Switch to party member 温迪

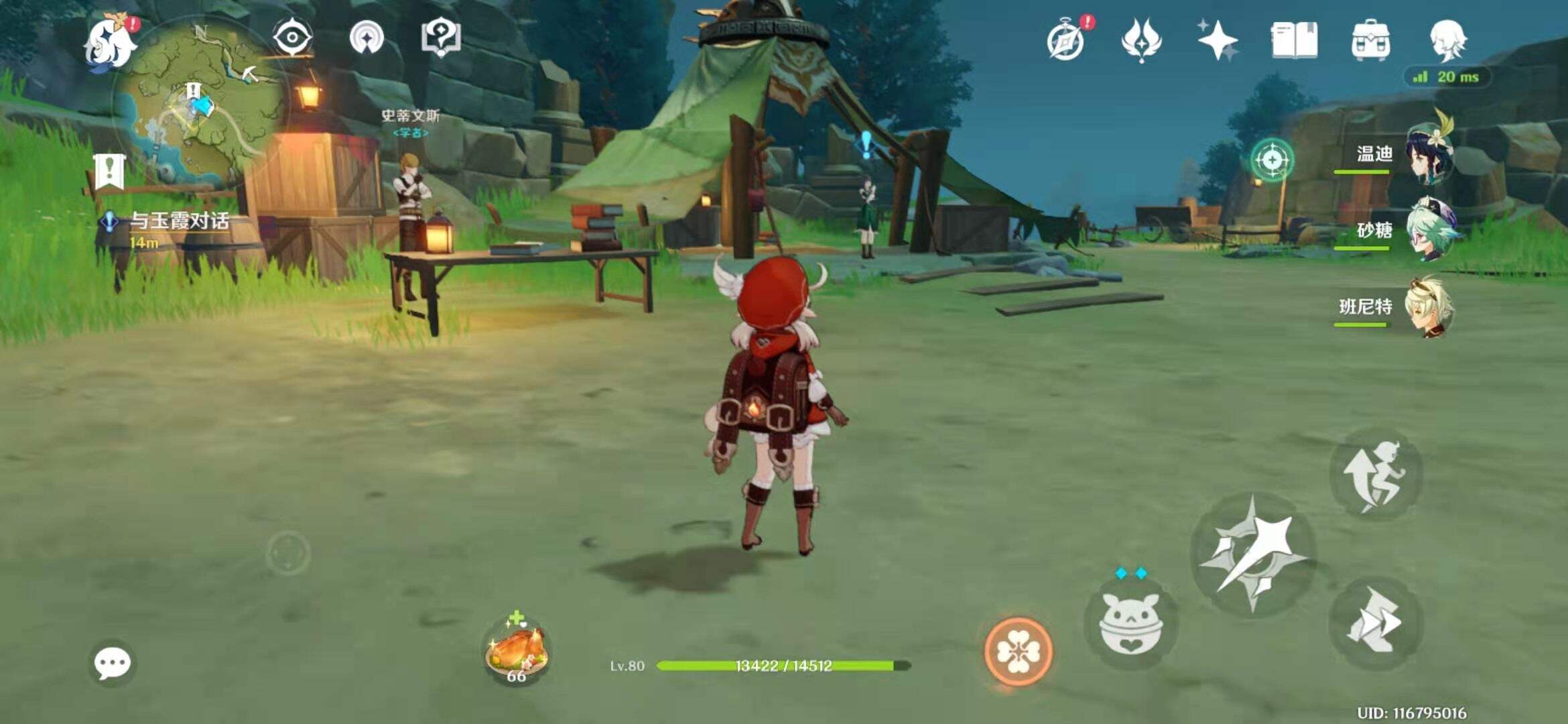tap(1429, 155)
